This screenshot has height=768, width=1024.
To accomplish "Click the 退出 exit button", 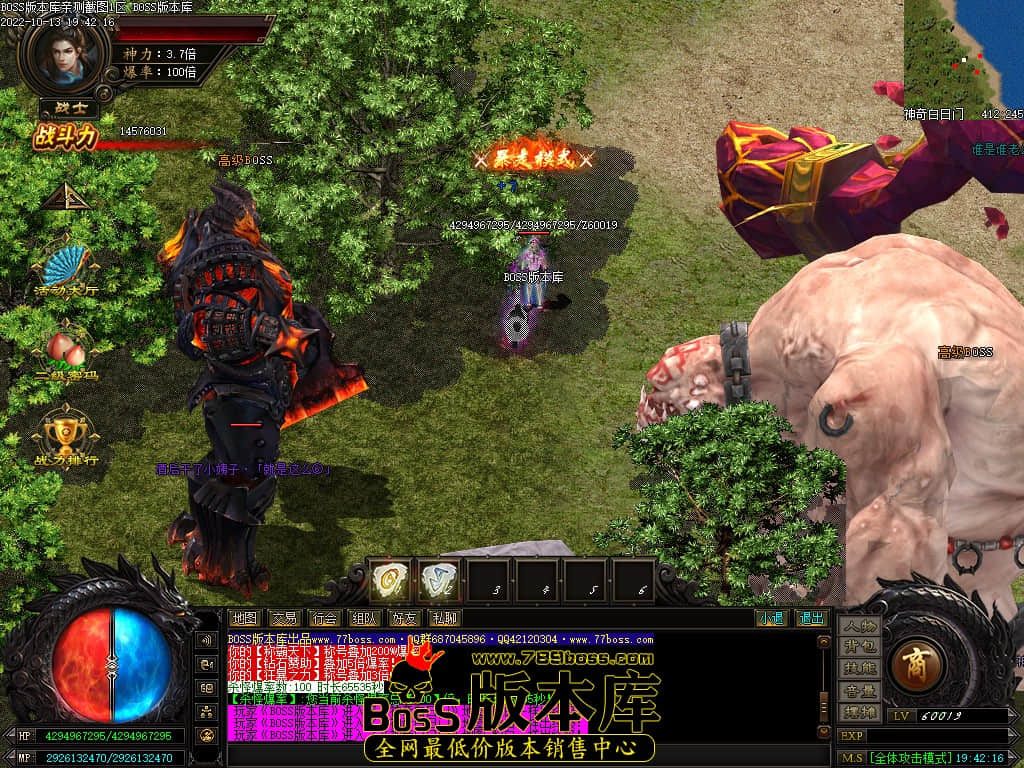I will [x=810, y=618].
